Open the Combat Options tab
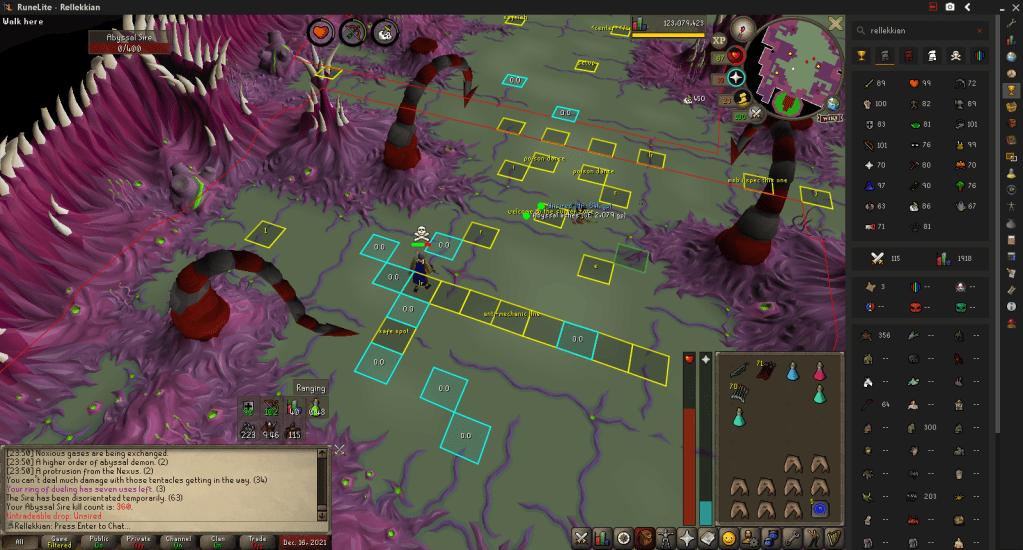 (582, 538)
